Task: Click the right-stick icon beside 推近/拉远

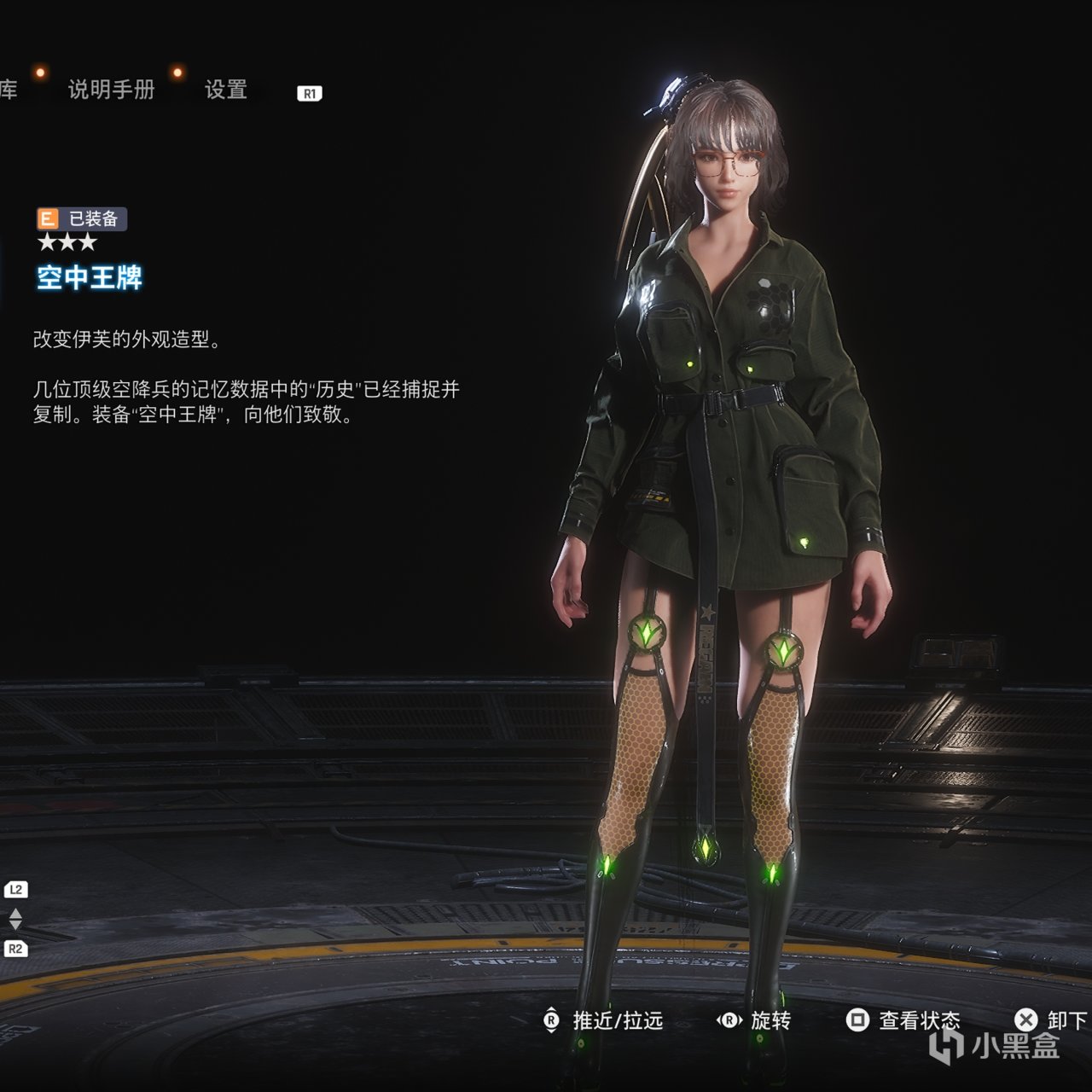Action: coord(553,1019)
